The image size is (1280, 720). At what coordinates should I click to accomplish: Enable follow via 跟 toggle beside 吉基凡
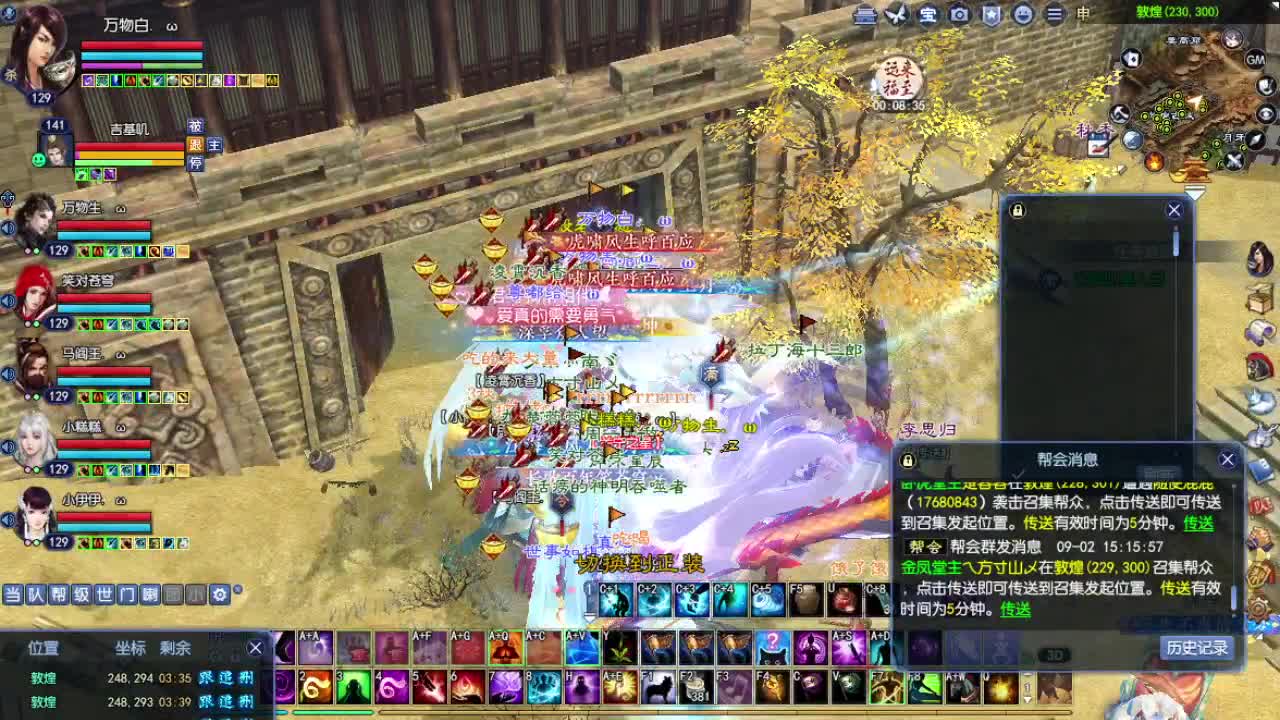click(x=196, y=146)
